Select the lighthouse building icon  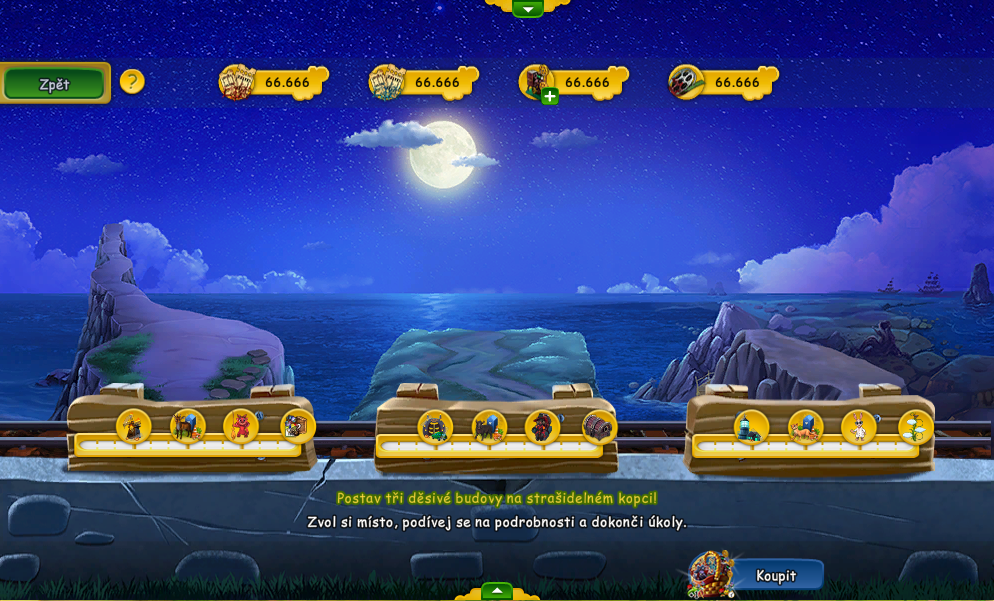point(751,427)
